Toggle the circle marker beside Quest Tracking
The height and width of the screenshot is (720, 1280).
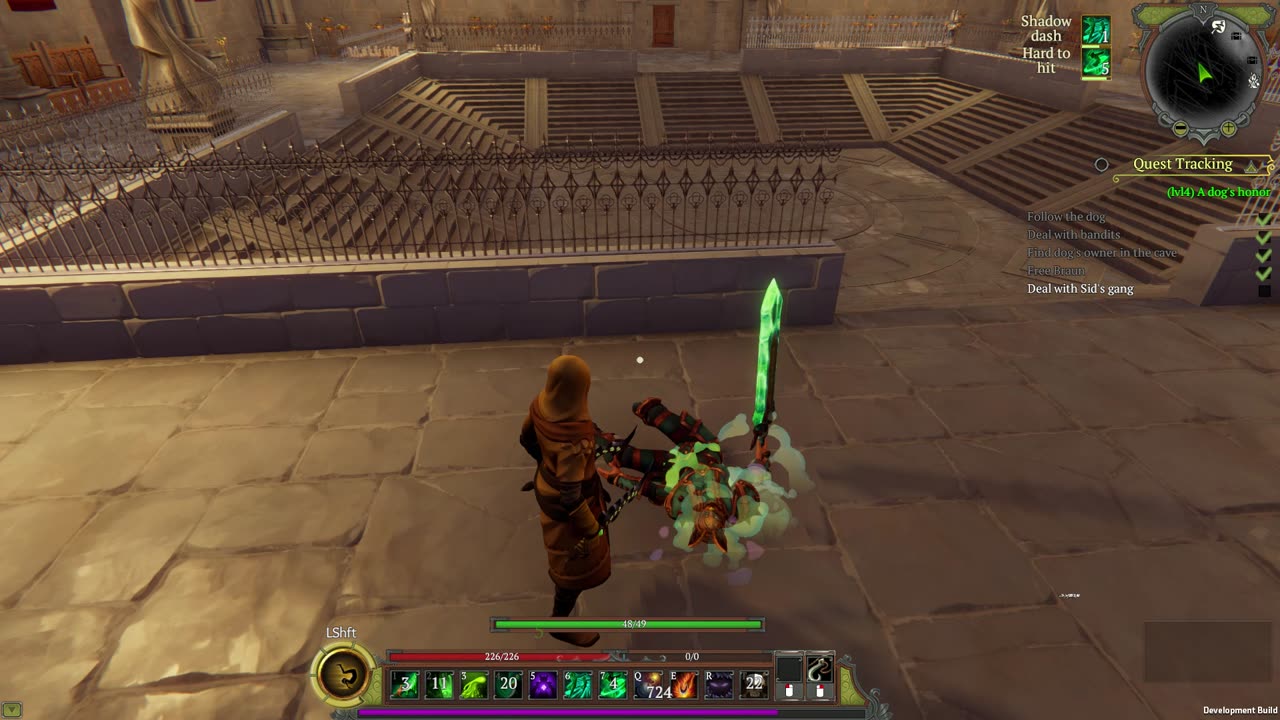(x=1101, y=164)
